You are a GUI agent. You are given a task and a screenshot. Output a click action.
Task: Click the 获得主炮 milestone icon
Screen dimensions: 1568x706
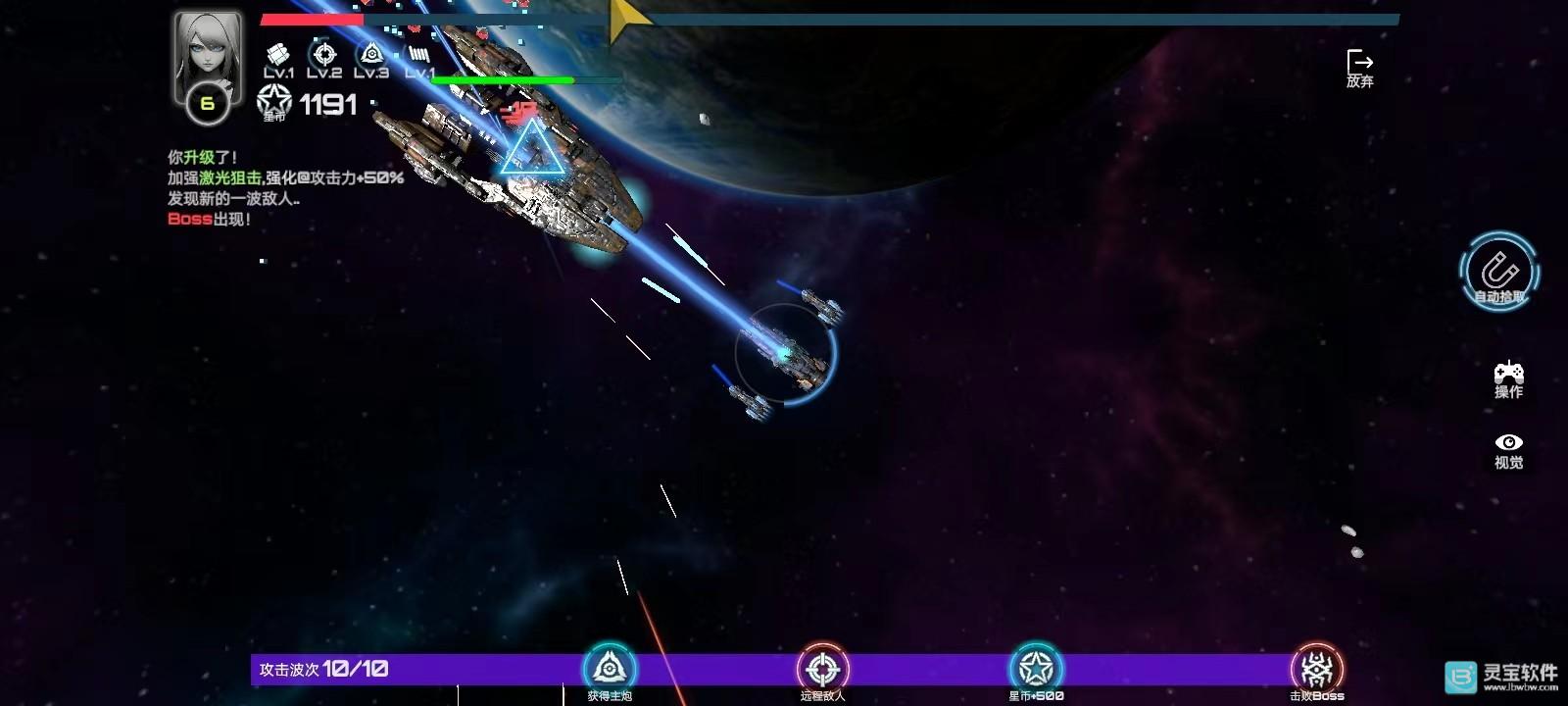(x=612, y=668)
